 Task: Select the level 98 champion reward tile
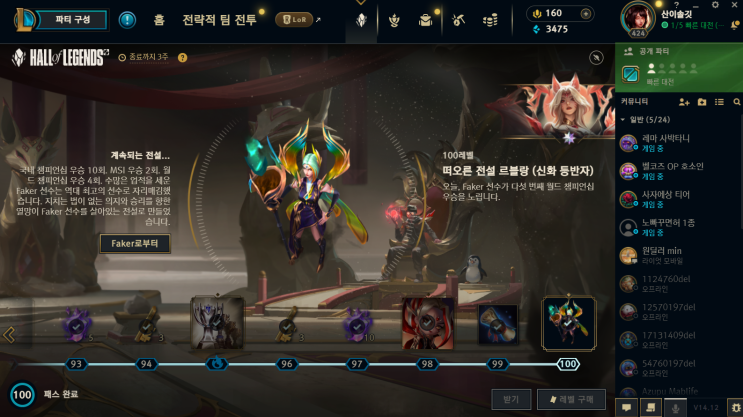point(427,324)
